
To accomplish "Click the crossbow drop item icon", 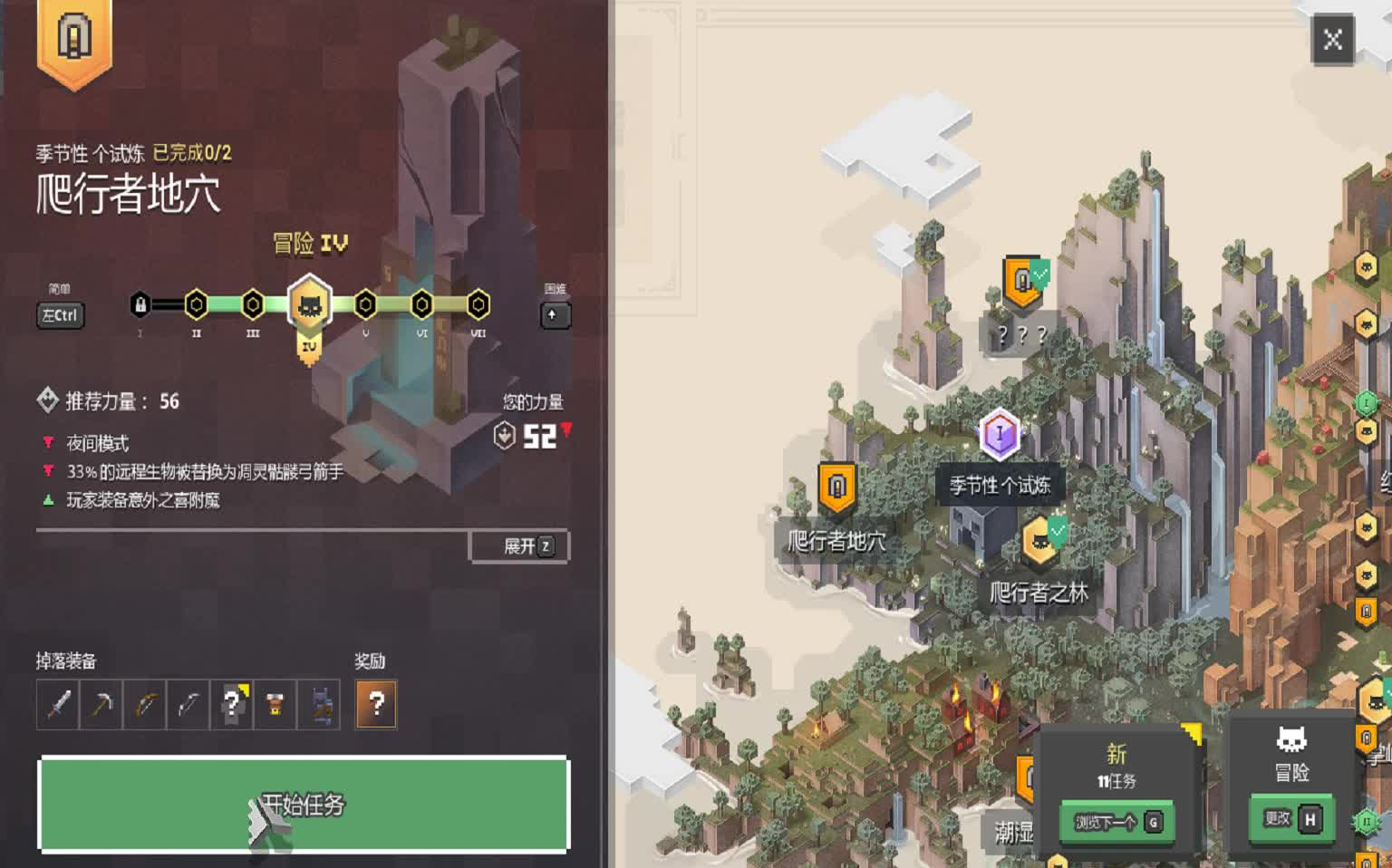I will [189, 704].
